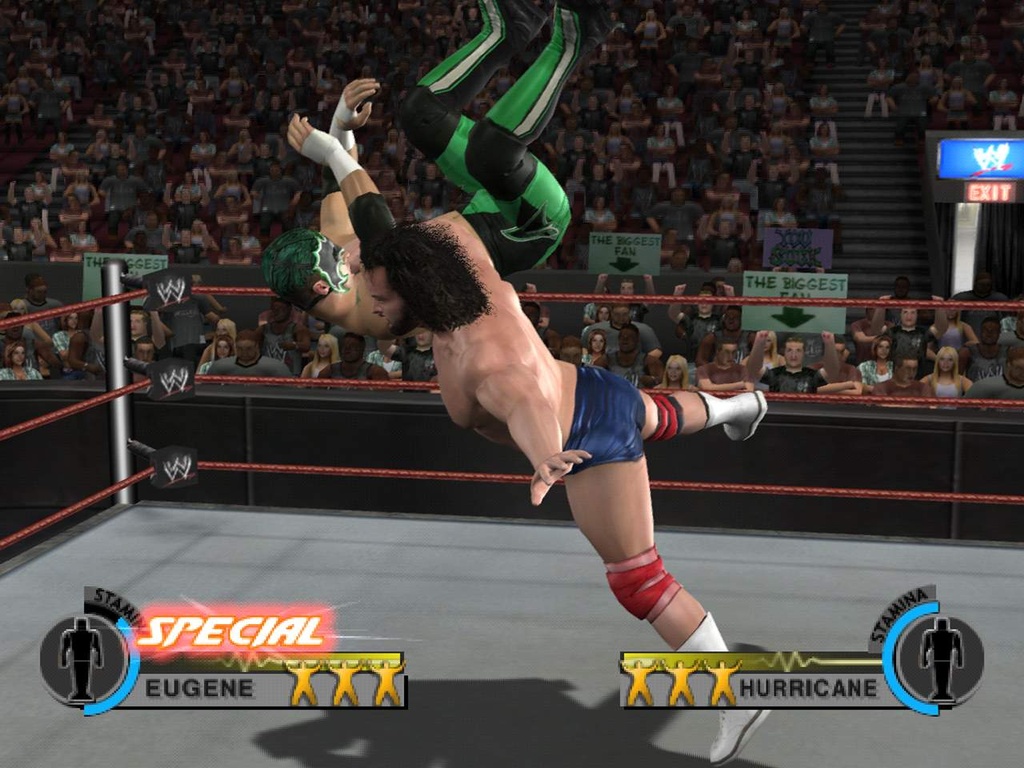The image size is (1024, 768).
Task: Select the HURRICANE name plate
Action: point(808,688)
